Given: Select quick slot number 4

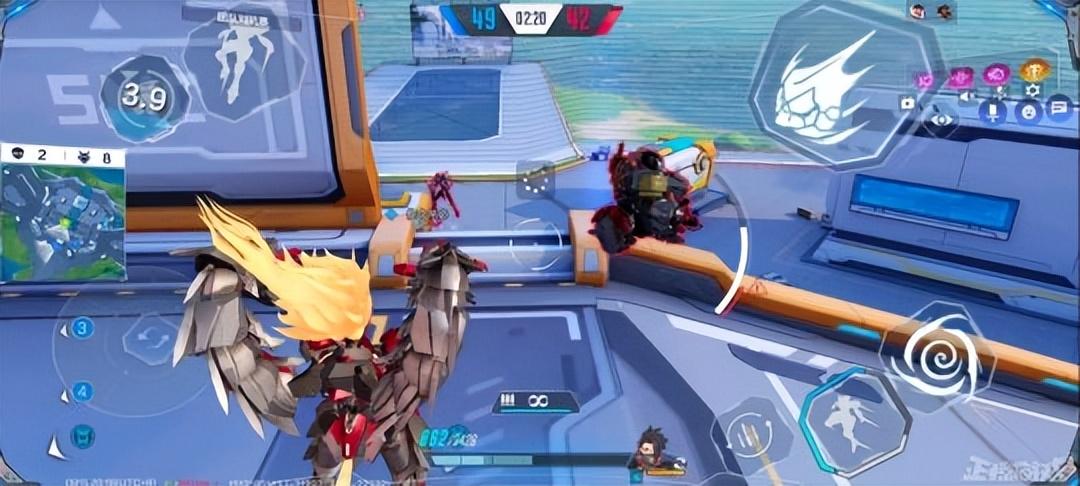Looking at the screenshot, I should coord(82,391).
